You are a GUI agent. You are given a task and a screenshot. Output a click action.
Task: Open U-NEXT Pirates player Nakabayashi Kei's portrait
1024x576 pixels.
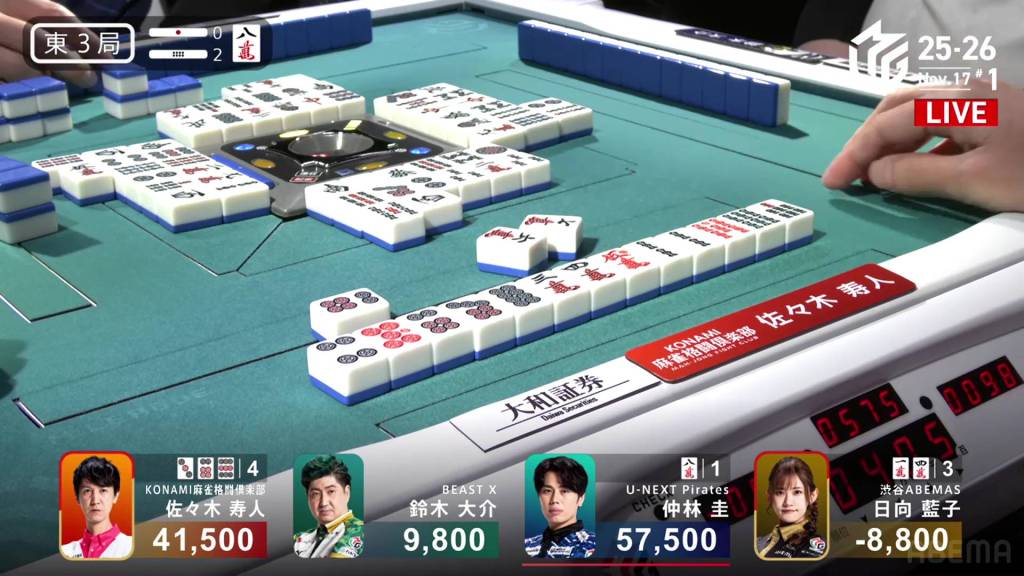click(x=559, y=505)
